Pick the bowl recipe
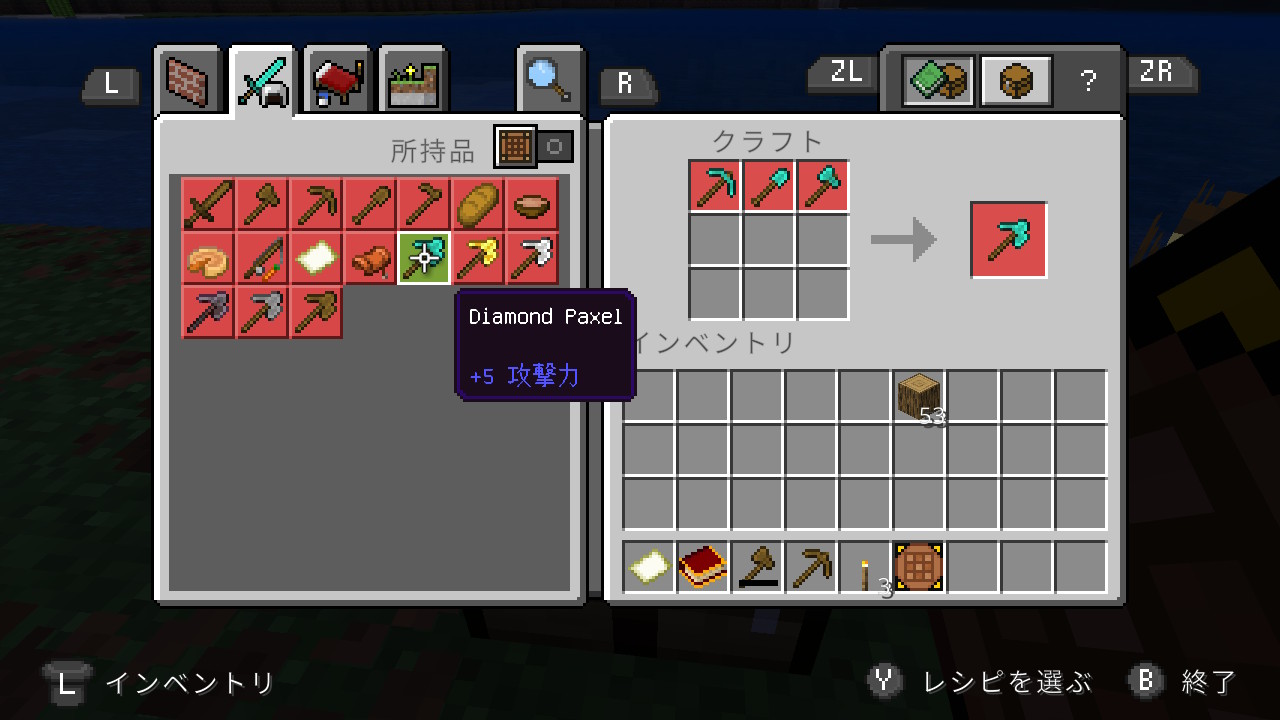The height and width of the screenshot is (720, 1280). coord(532,204)
